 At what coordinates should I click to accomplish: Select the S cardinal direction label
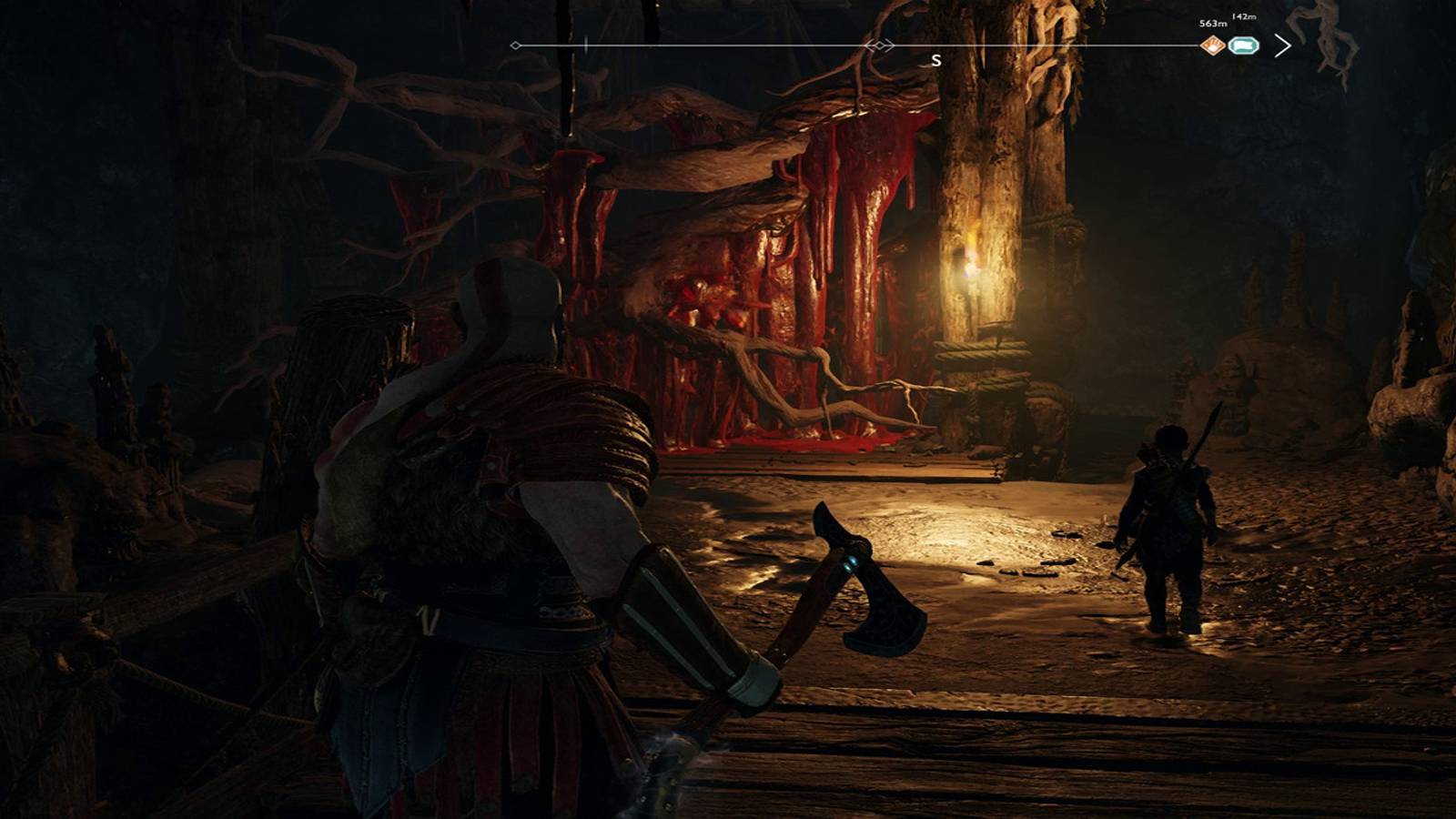click(935, 61)
